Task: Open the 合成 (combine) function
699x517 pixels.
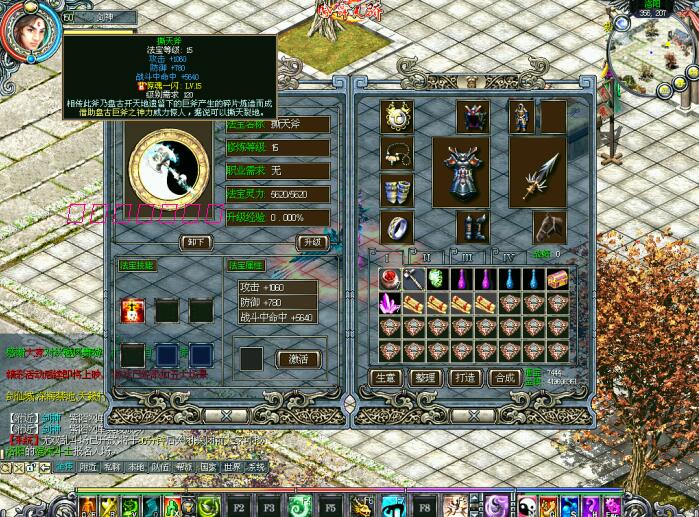Action: click(x=503, y=378)
